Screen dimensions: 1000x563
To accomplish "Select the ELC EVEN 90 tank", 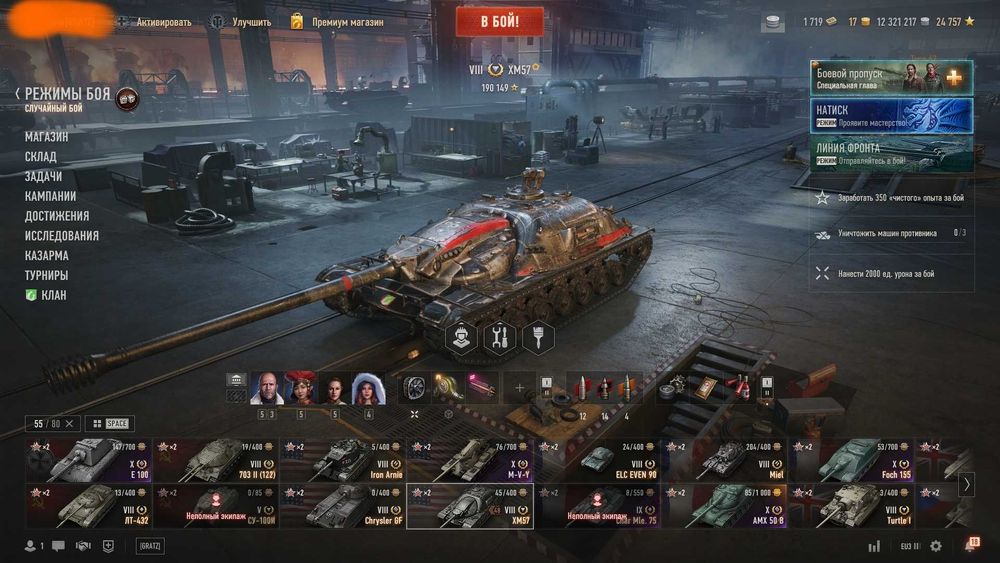I will (x=597, y=460).
